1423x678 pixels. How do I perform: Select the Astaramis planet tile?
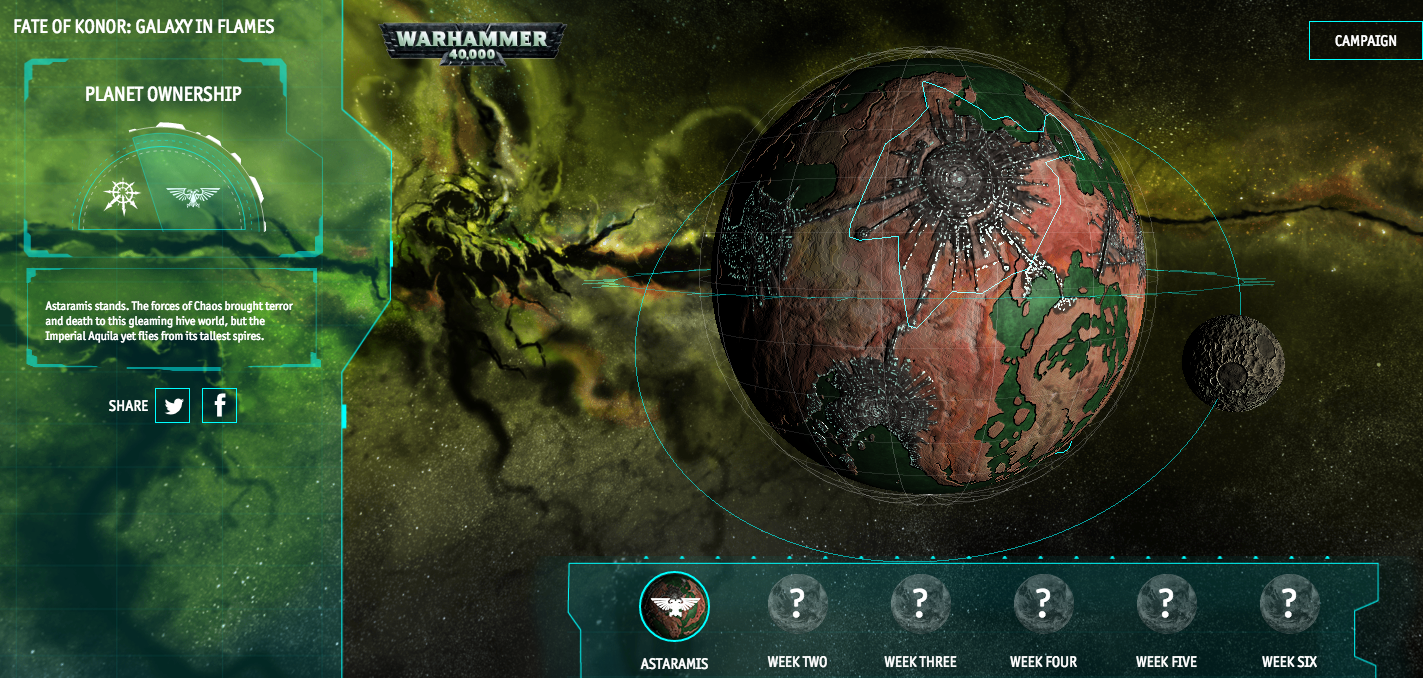click(x=674, y=606)
